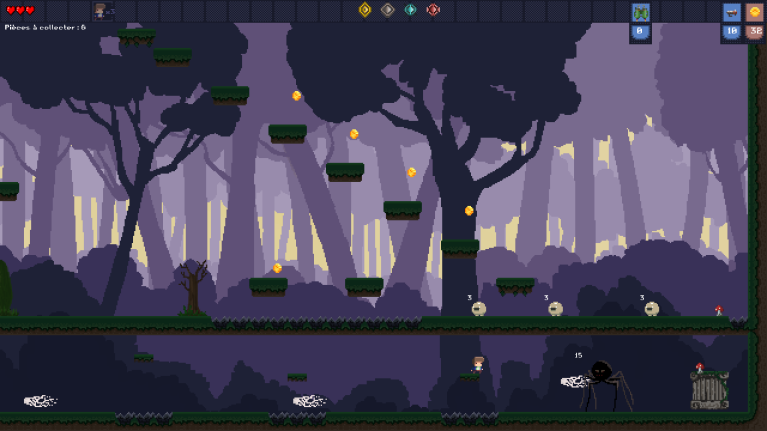
Task: Click the gold coin slot
Action: (x=755, y=13)
